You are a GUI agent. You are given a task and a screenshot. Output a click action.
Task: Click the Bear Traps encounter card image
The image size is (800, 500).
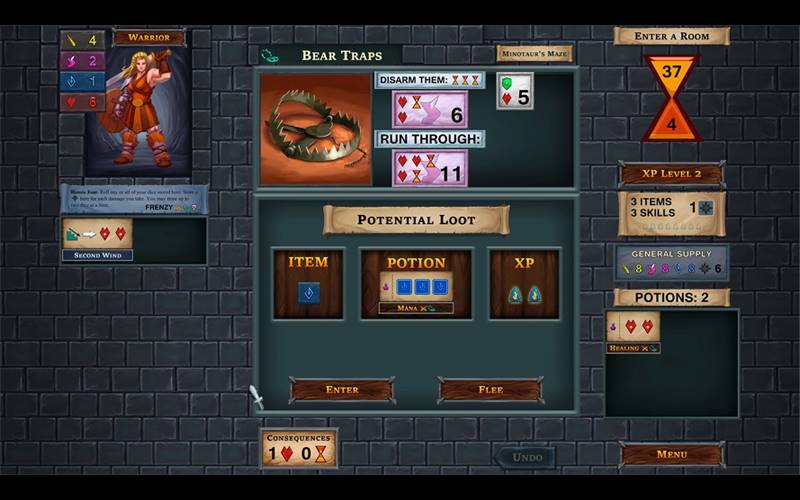tap(316, 128)
